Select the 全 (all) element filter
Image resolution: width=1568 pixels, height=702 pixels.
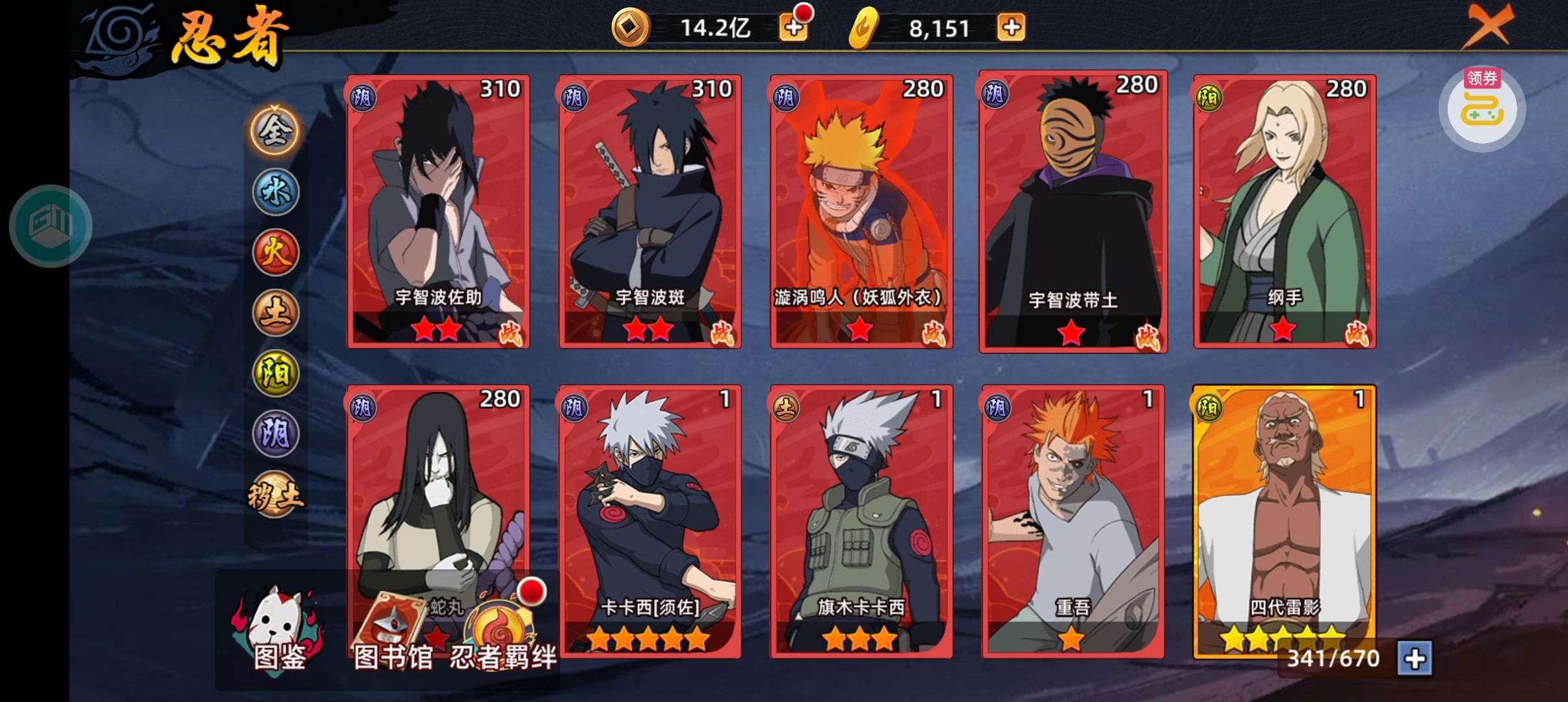click(x=276, y=131)
